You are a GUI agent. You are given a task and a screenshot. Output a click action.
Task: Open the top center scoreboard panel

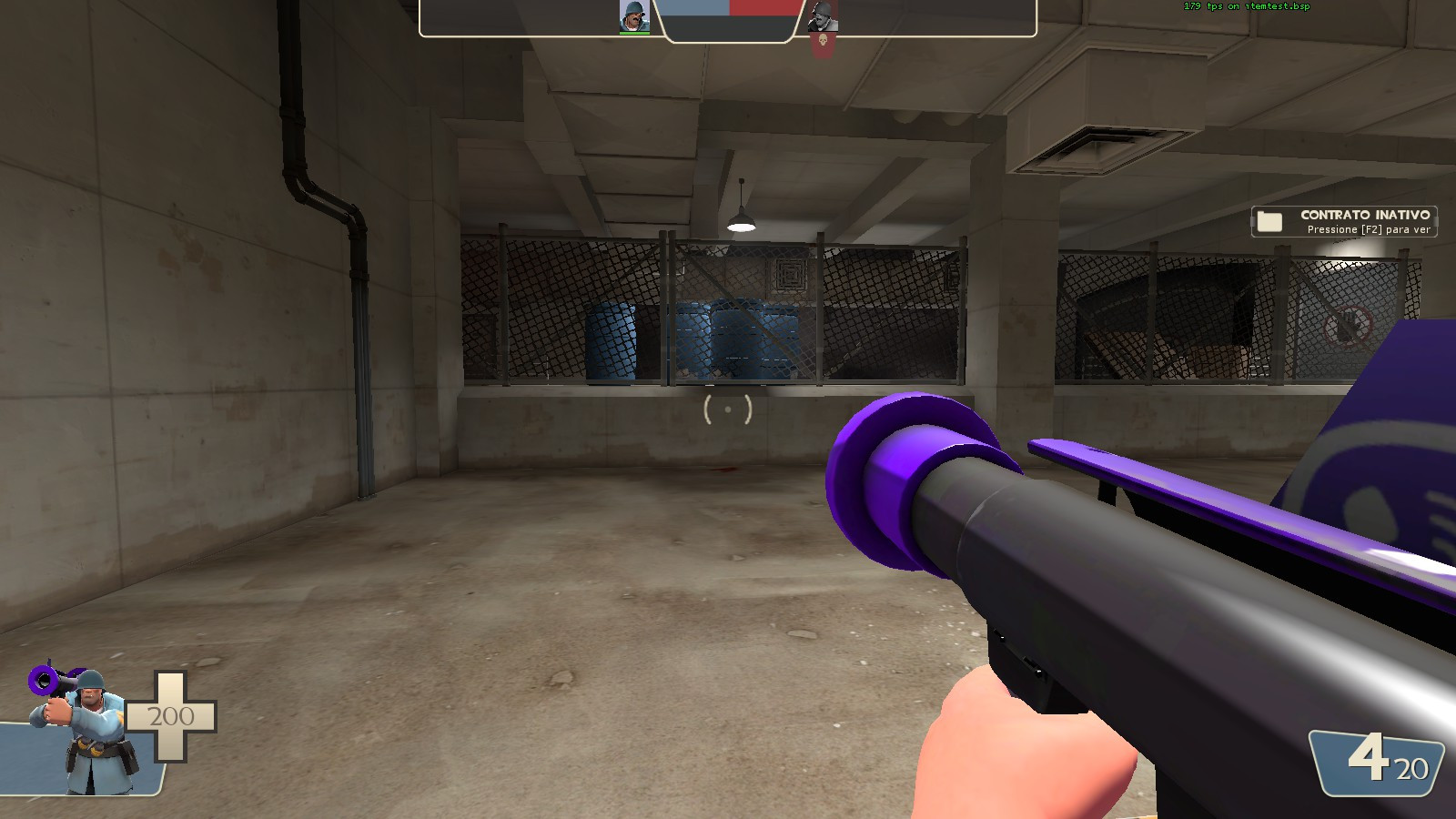[728, 20]
